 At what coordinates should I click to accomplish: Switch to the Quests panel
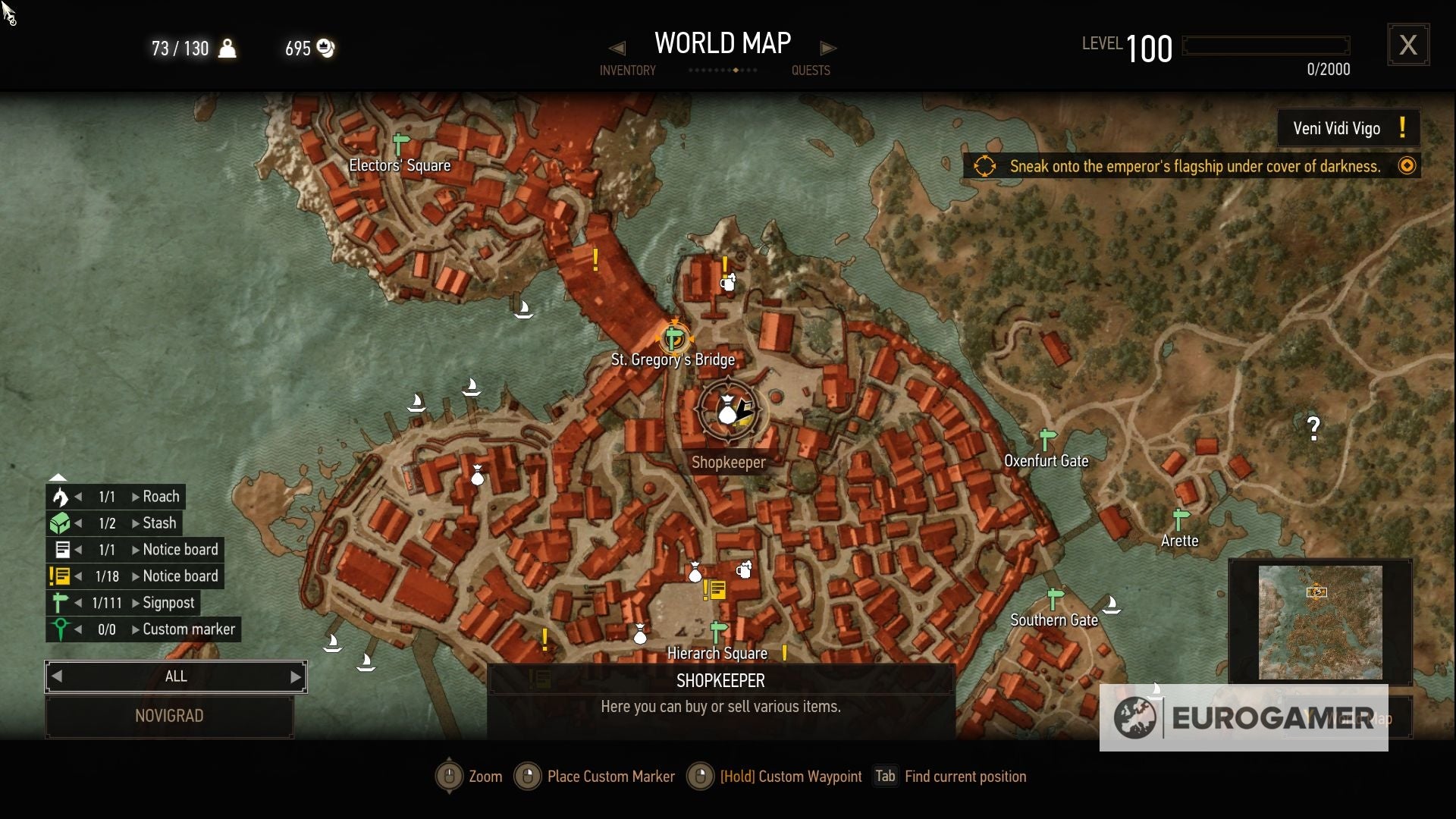tap(811, 70)
